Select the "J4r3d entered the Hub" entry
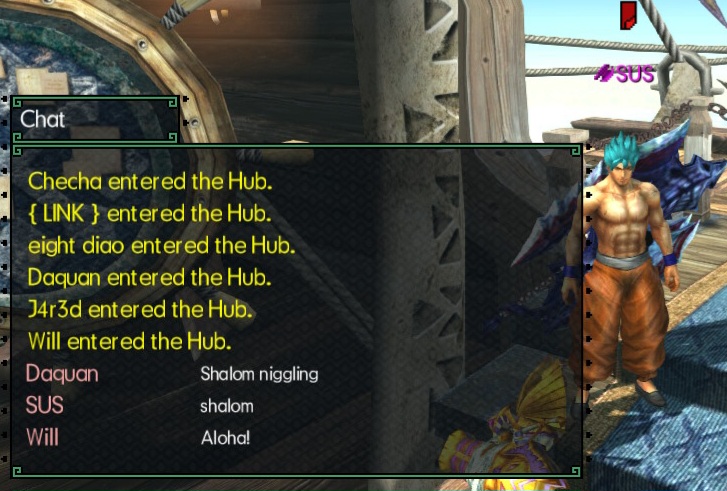 (x=141, y=309)
